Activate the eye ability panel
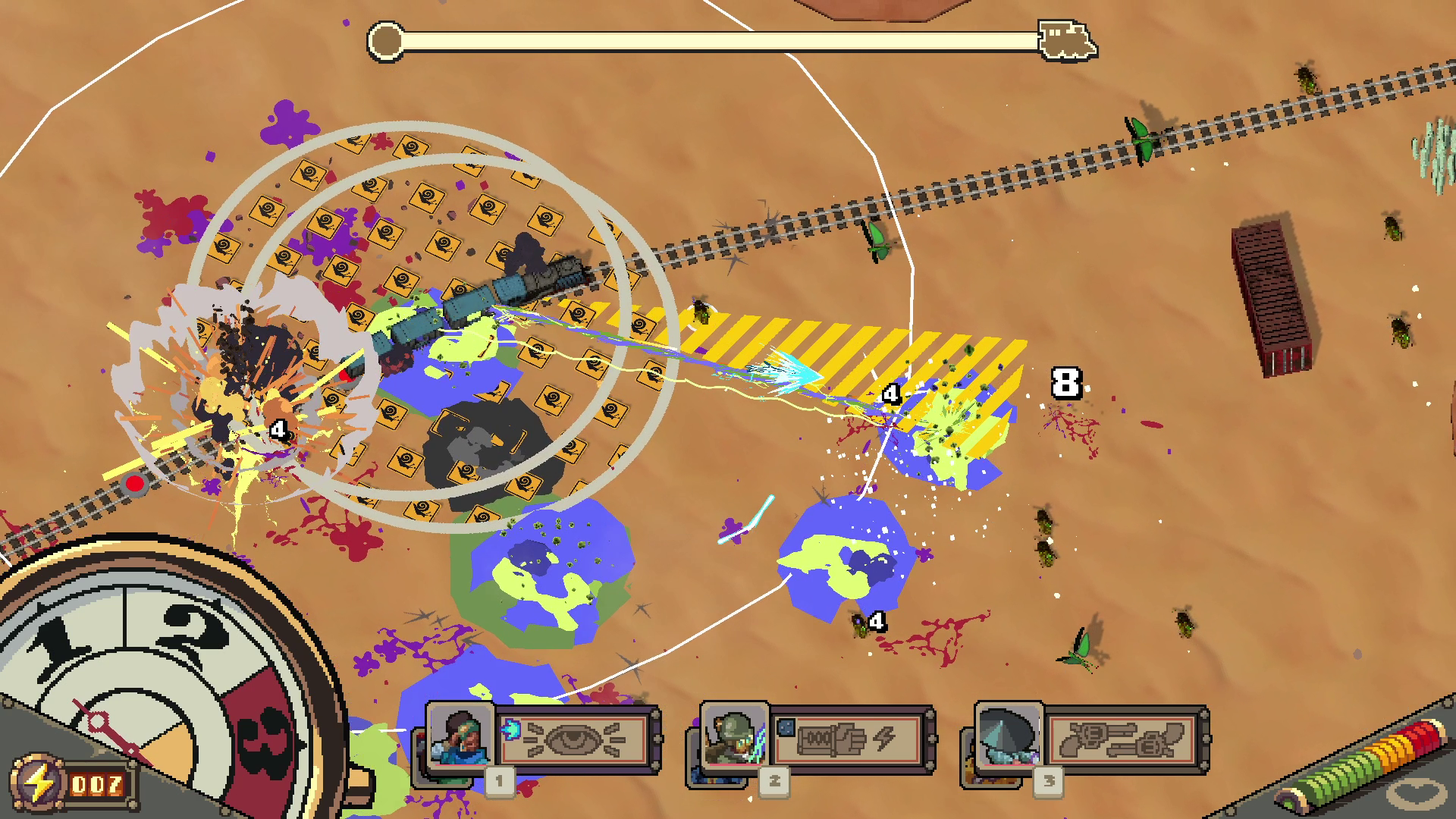Image resolution: width=1456 pixels, height=819 pixels. pos(574,739)
